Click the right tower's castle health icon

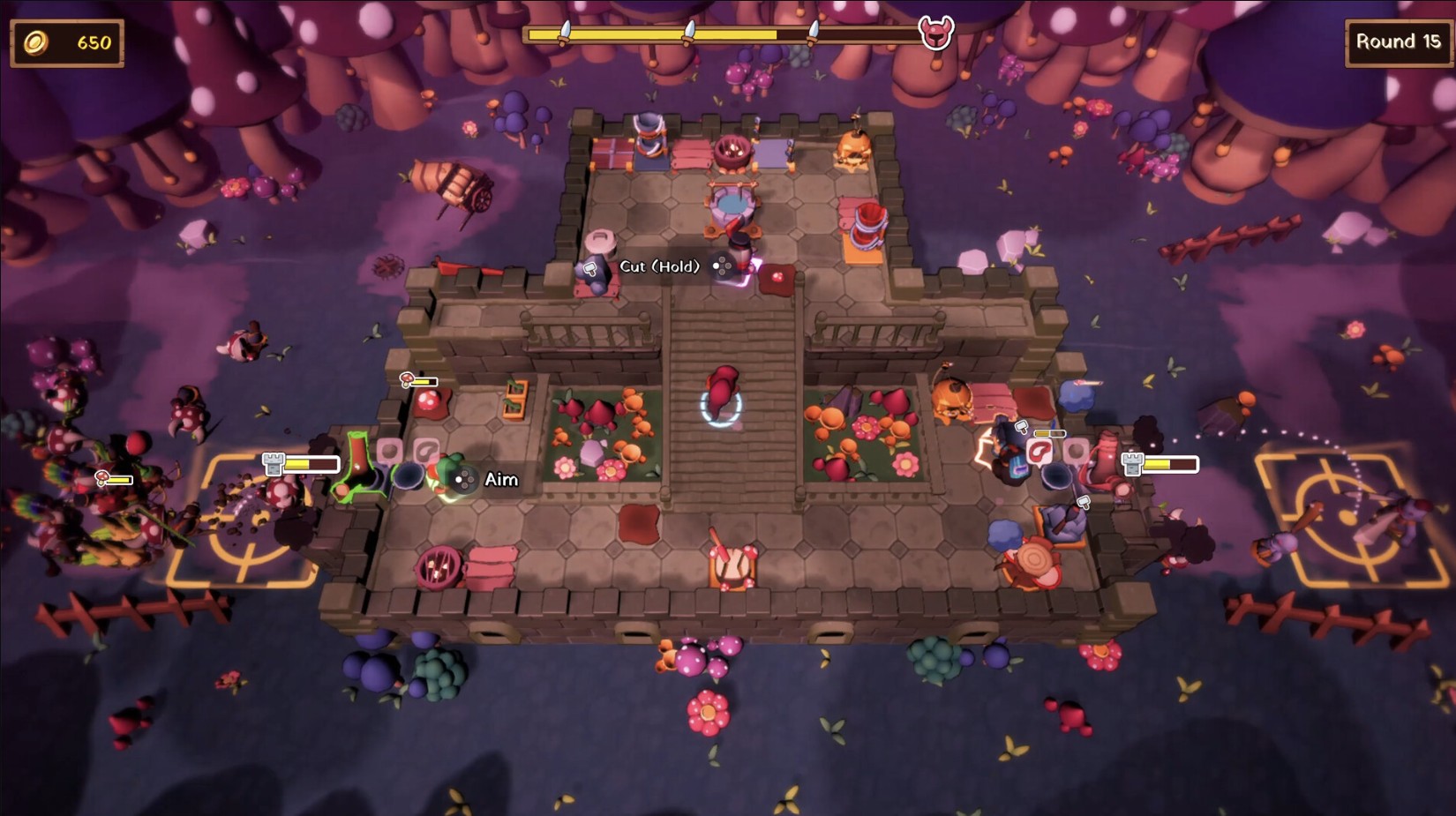[x=1132, y=463]
